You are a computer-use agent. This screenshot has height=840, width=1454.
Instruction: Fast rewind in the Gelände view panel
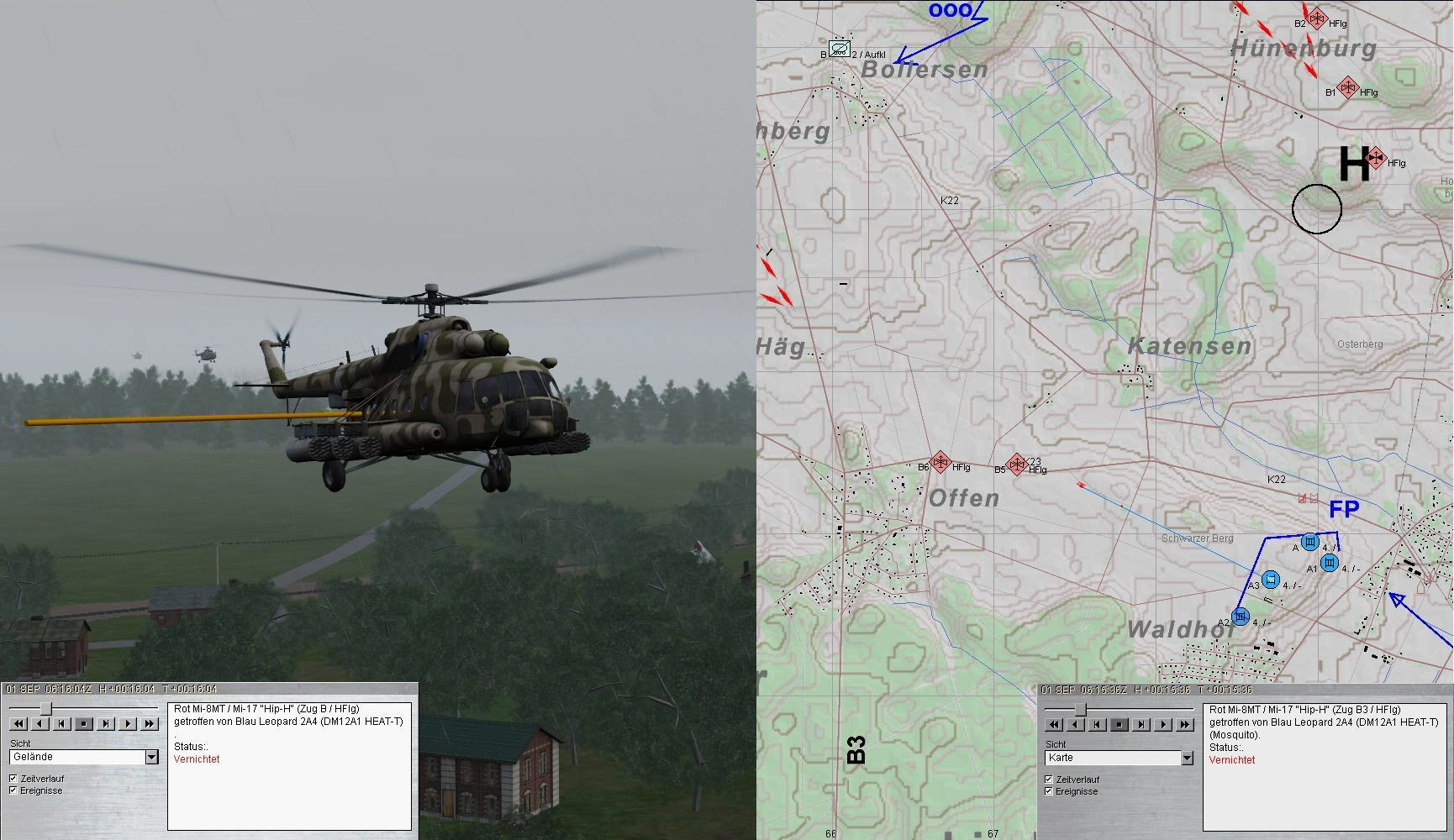click(18, 723)
